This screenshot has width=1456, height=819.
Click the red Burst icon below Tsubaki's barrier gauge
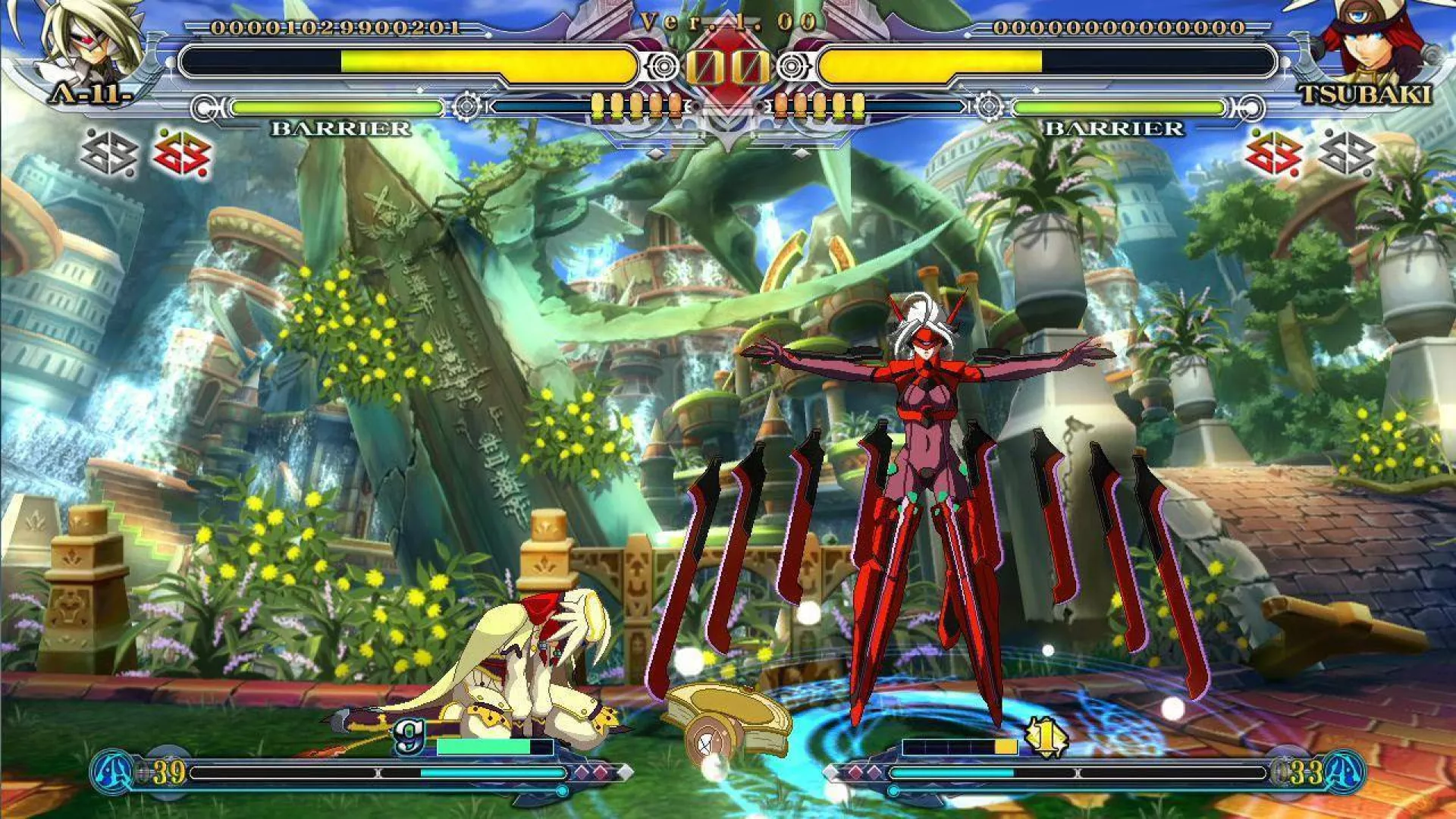click(1273, 153)
